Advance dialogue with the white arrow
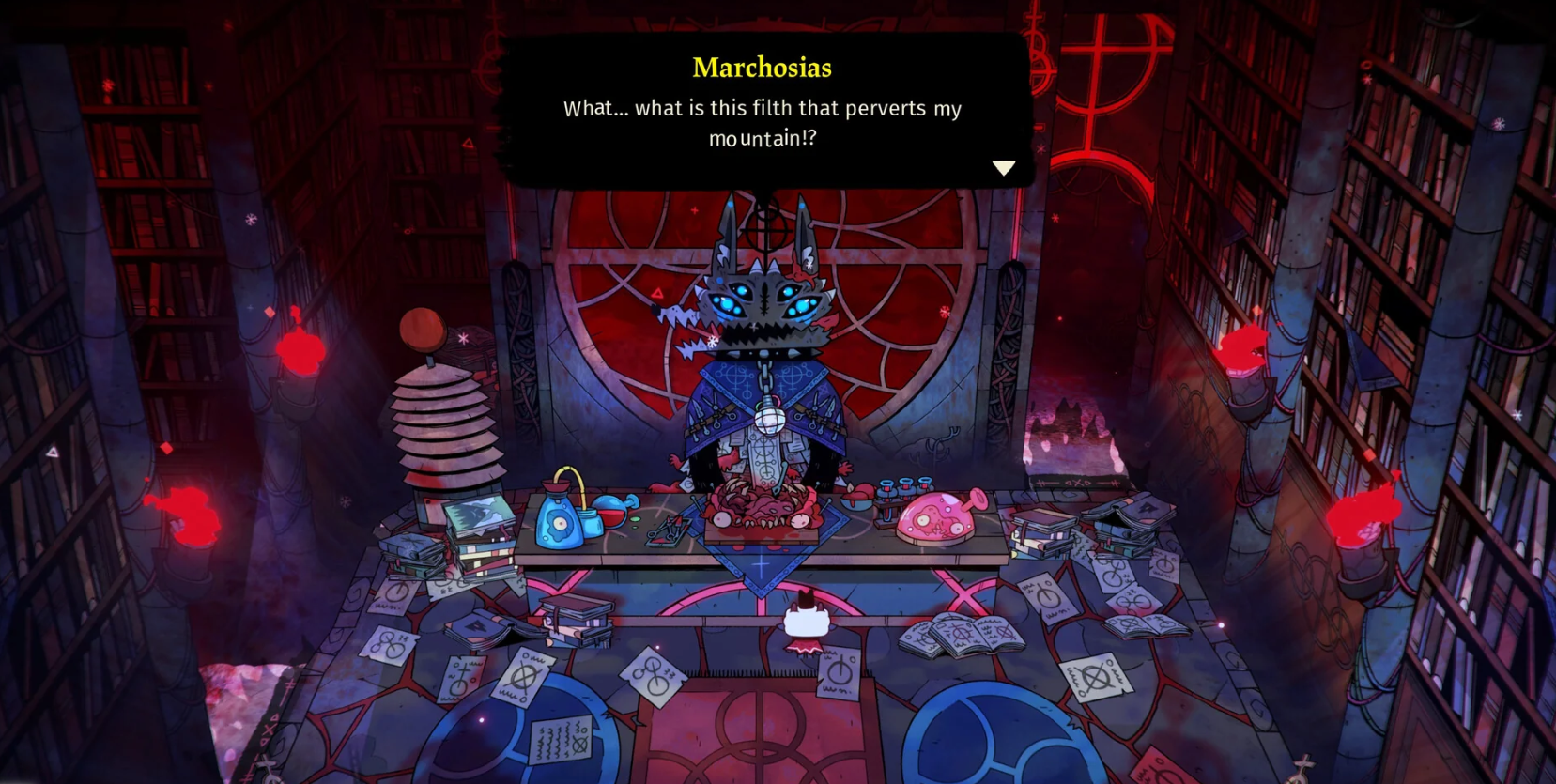Viewport: 1556px width, 784px height. pyautogui.click(x=1003, y=168)
